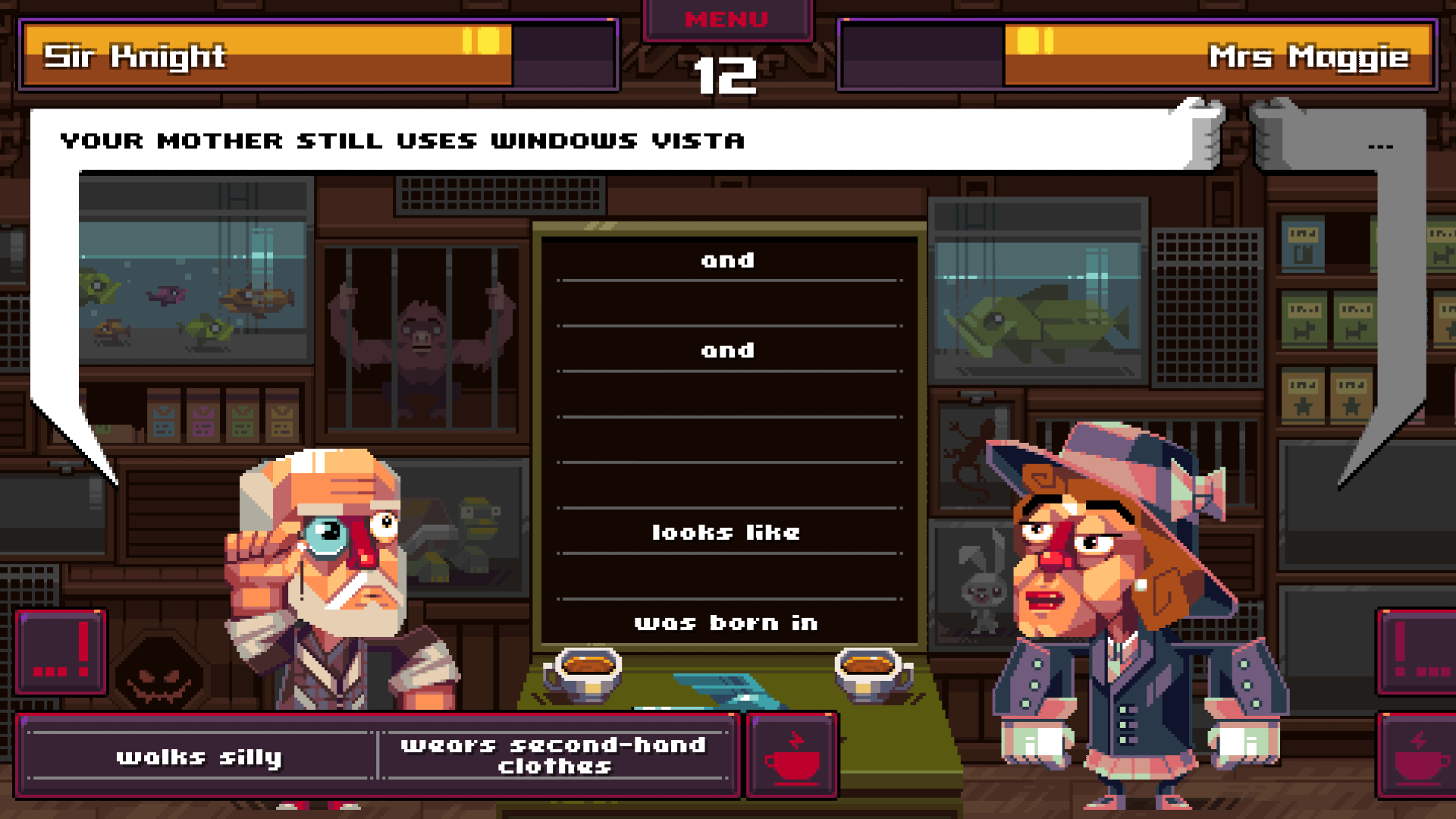Choose the "walks silly" phrase
Screen dimensions: 1456x819
[199, 757]
